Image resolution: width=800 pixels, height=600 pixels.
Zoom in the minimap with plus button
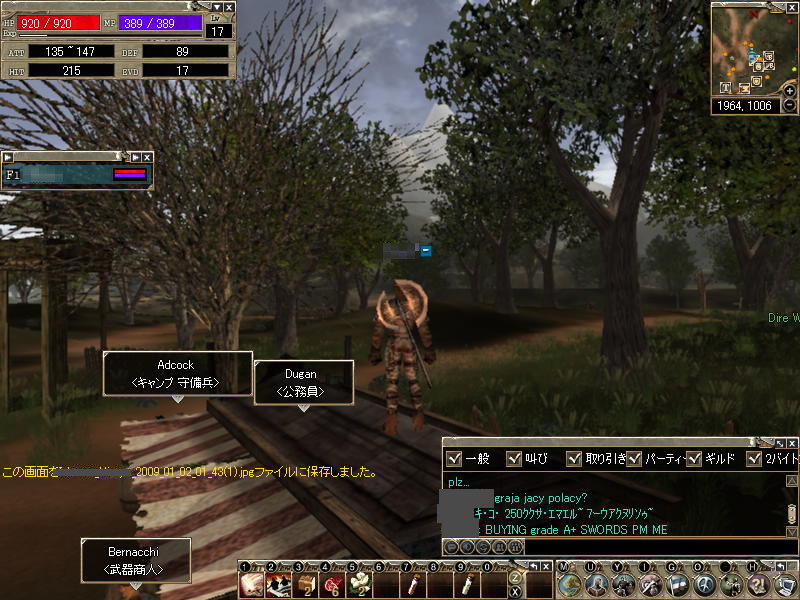pyautogui.click(x=790, y=91)
